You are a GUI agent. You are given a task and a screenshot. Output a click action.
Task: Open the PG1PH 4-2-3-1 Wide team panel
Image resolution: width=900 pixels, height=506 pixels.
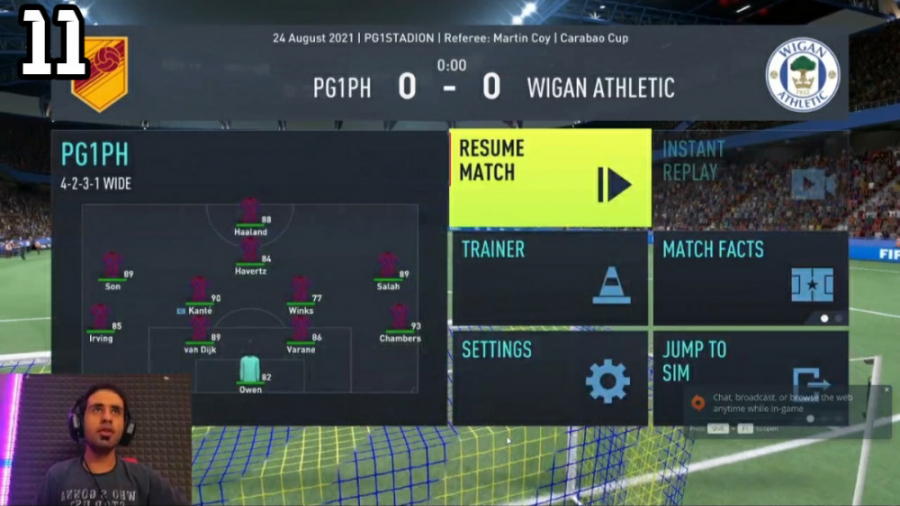click(x=249, y=277)
